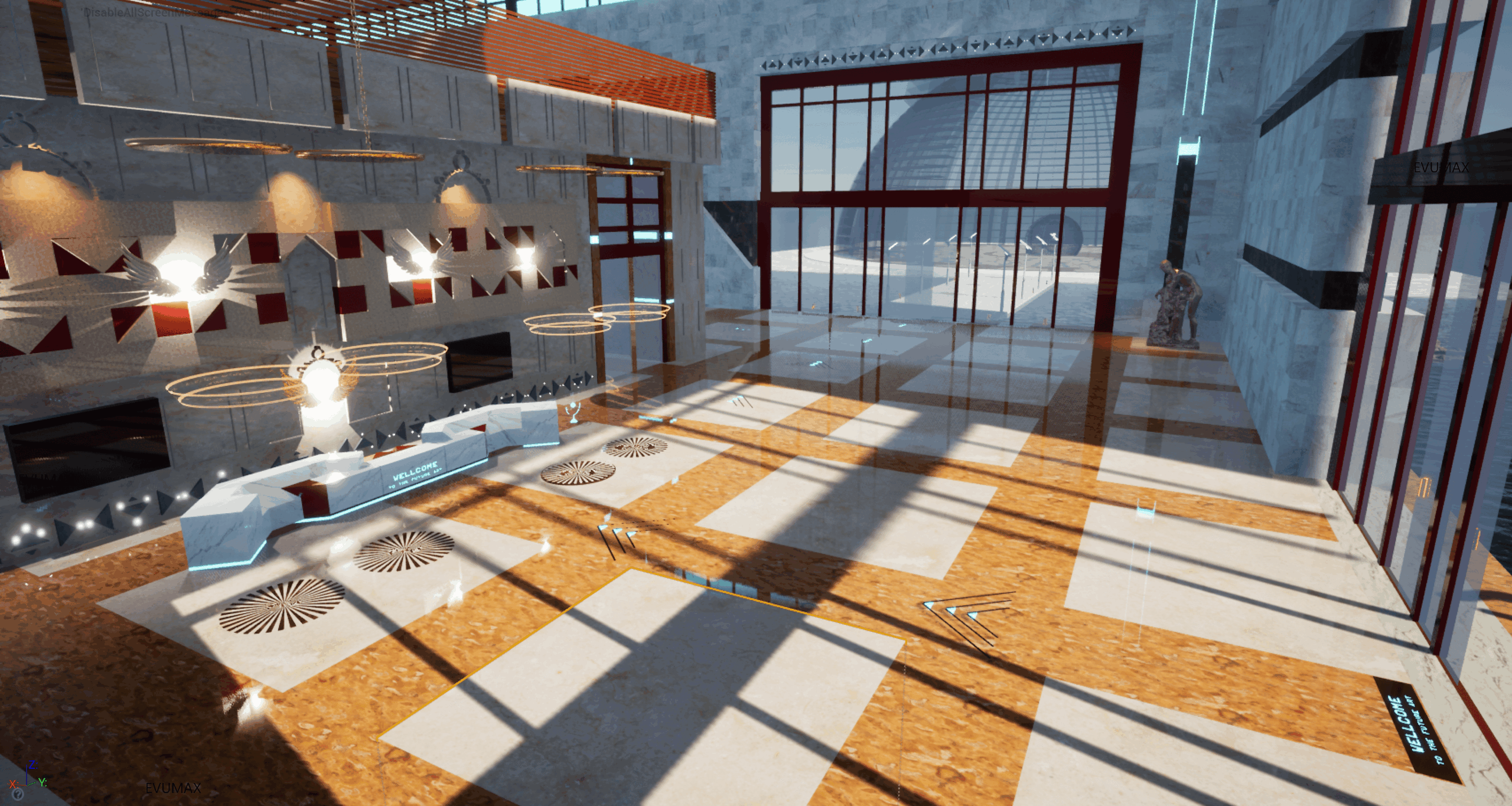
Task: Click the question mark help icon
Action: (x=17, y=794)
